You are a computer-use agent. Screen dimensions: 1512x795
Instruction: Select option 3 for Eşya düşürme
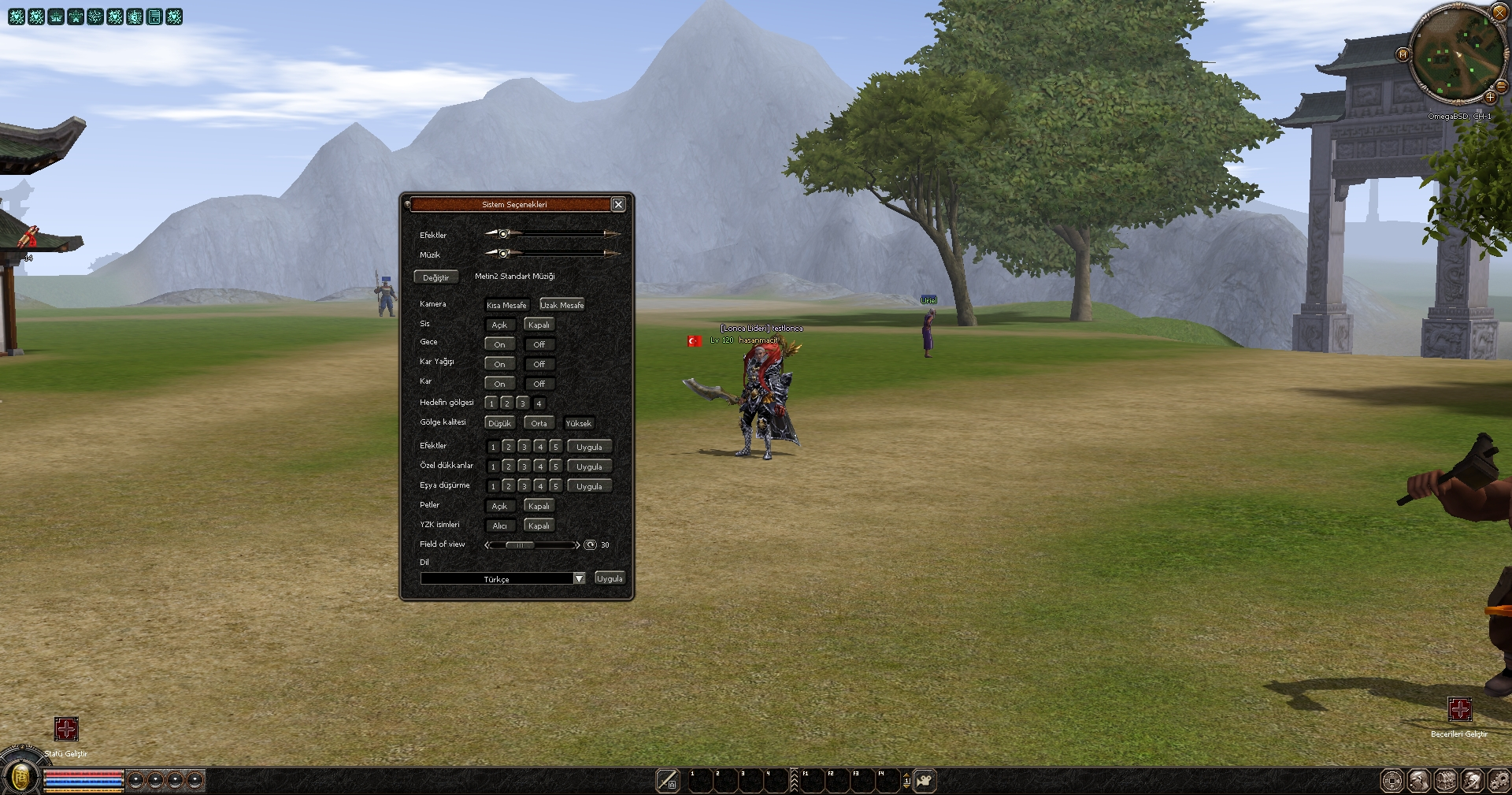pyautogui.click(x=524, y=486)
